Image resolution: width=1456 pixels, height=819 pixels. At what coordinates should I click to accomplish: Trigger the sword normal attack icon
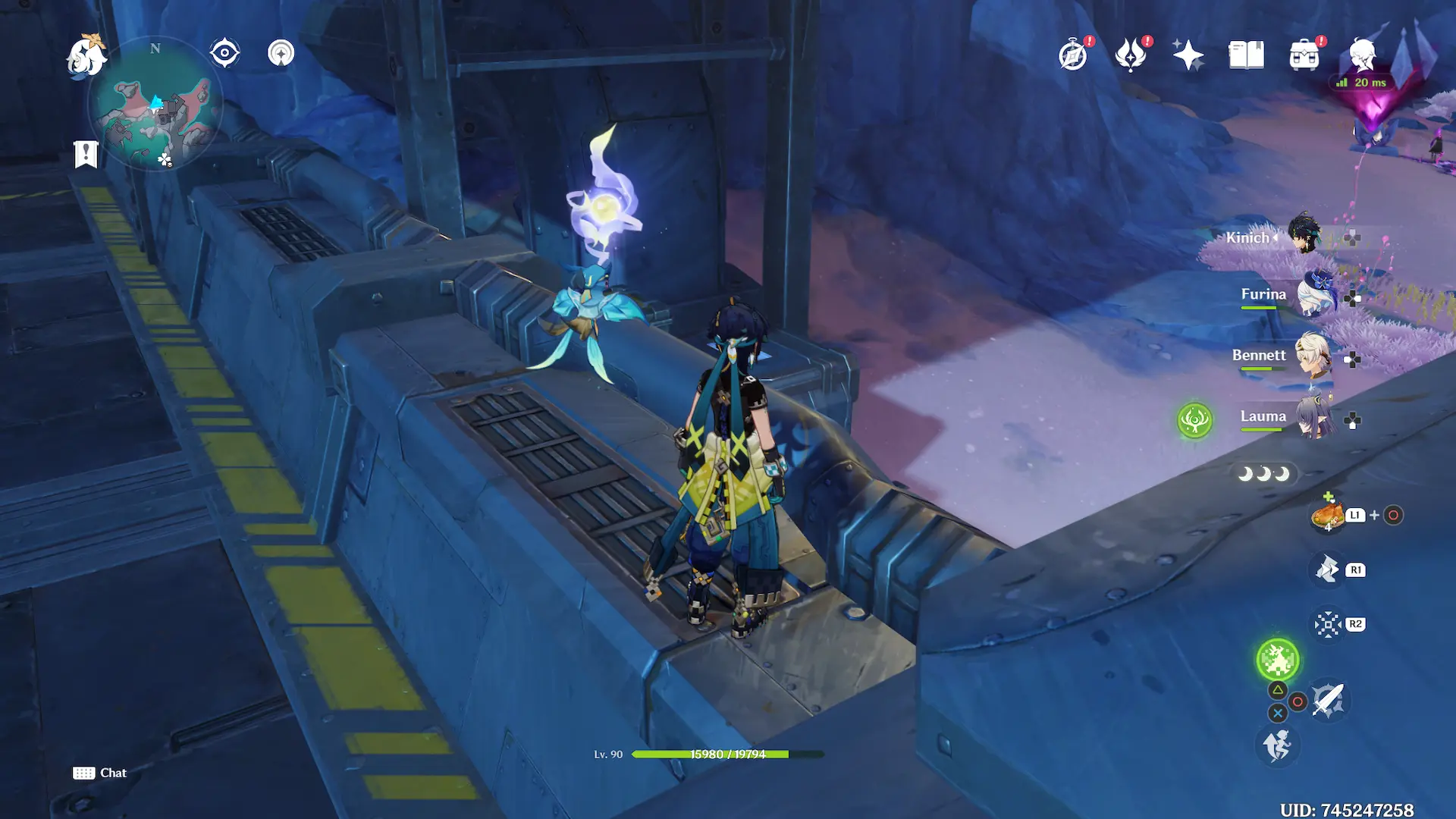coord(1329,701)
